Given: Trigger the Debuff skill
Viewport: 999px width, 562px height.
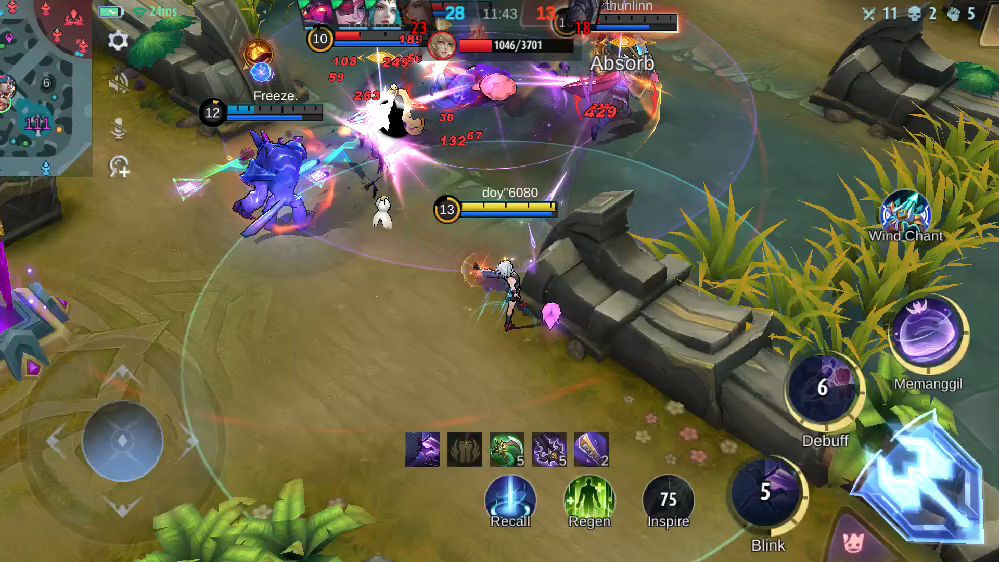Looking at the screenshot, I should click(824, 388).
